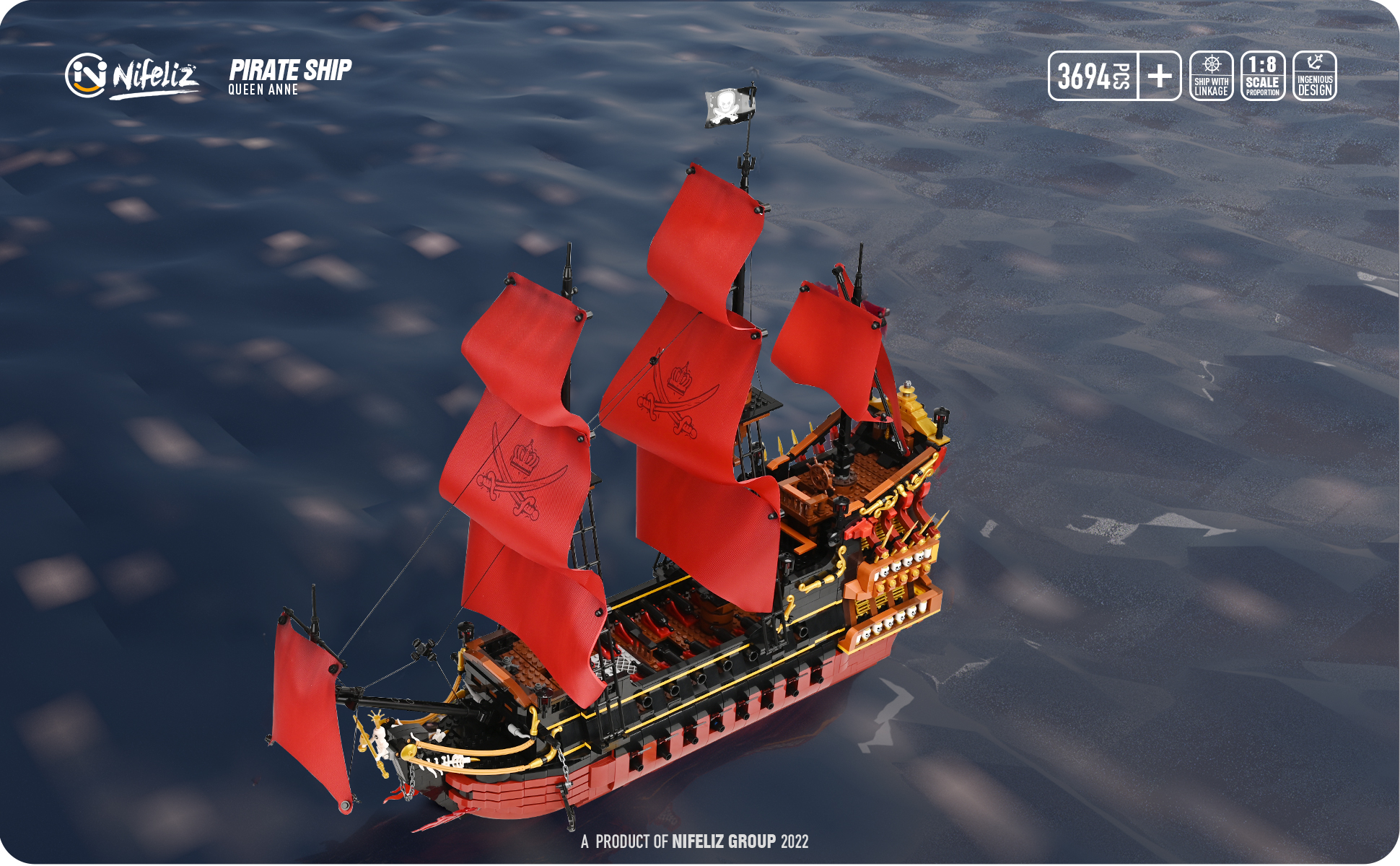The width and height of the screenshot is (1400, 866).
Task: Show the Ingenious Design badge
Action: [x=1314, y=76]
